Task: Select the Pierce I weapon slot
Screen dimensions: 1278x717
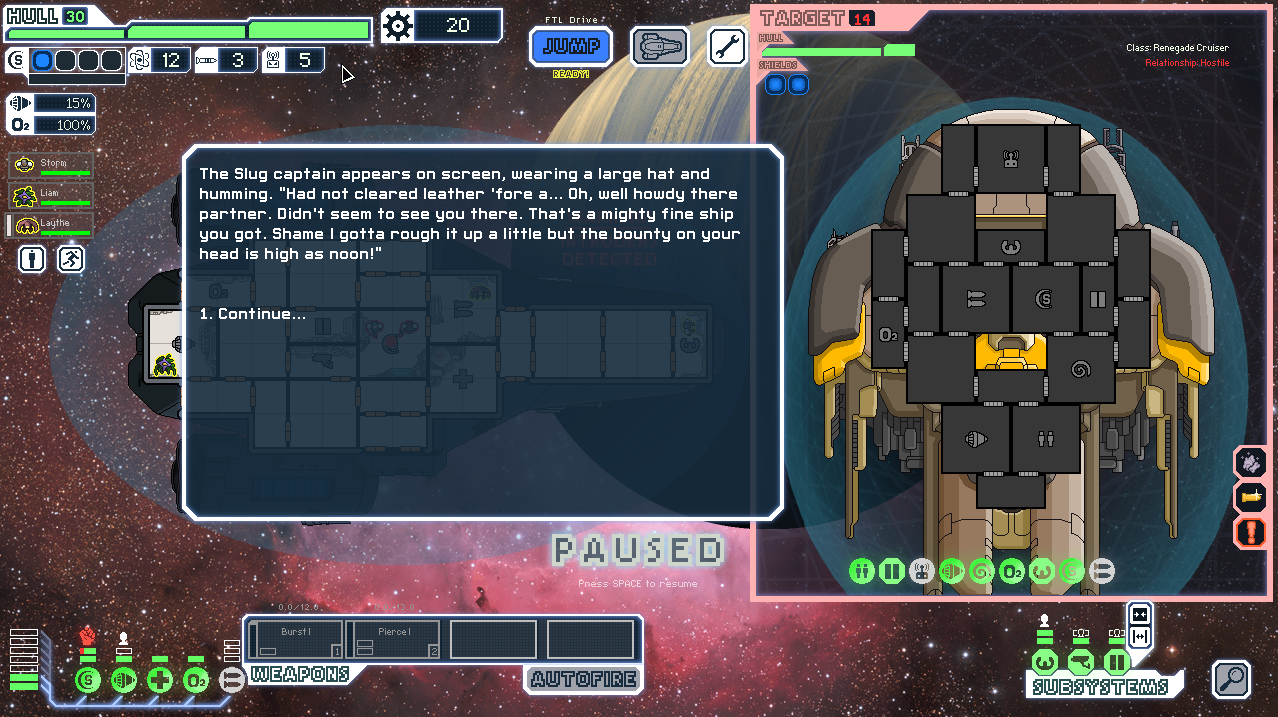Action: (394, 640)
